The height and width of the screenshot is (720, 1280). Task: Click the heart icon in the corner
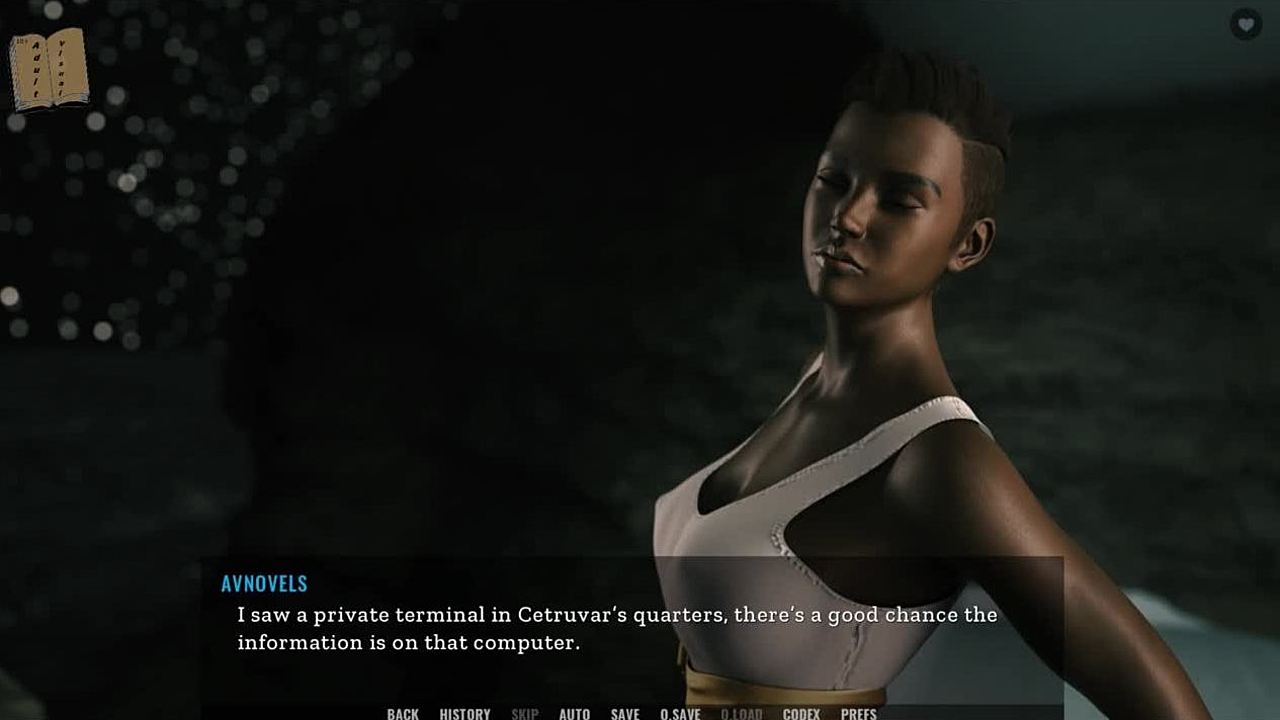pyautogui.click(x=1245, y=24)
